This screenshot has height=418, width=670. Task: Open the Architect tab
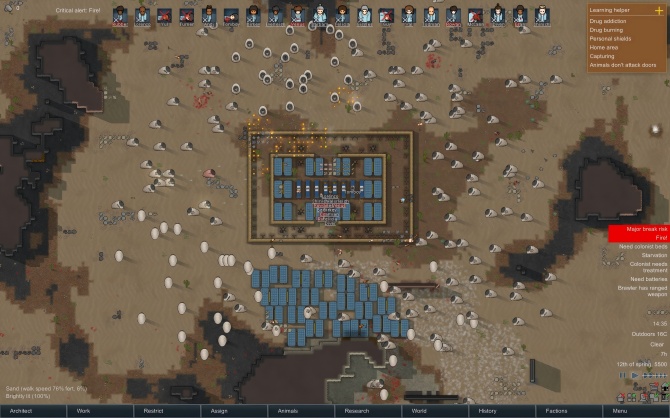click(22, 411)
